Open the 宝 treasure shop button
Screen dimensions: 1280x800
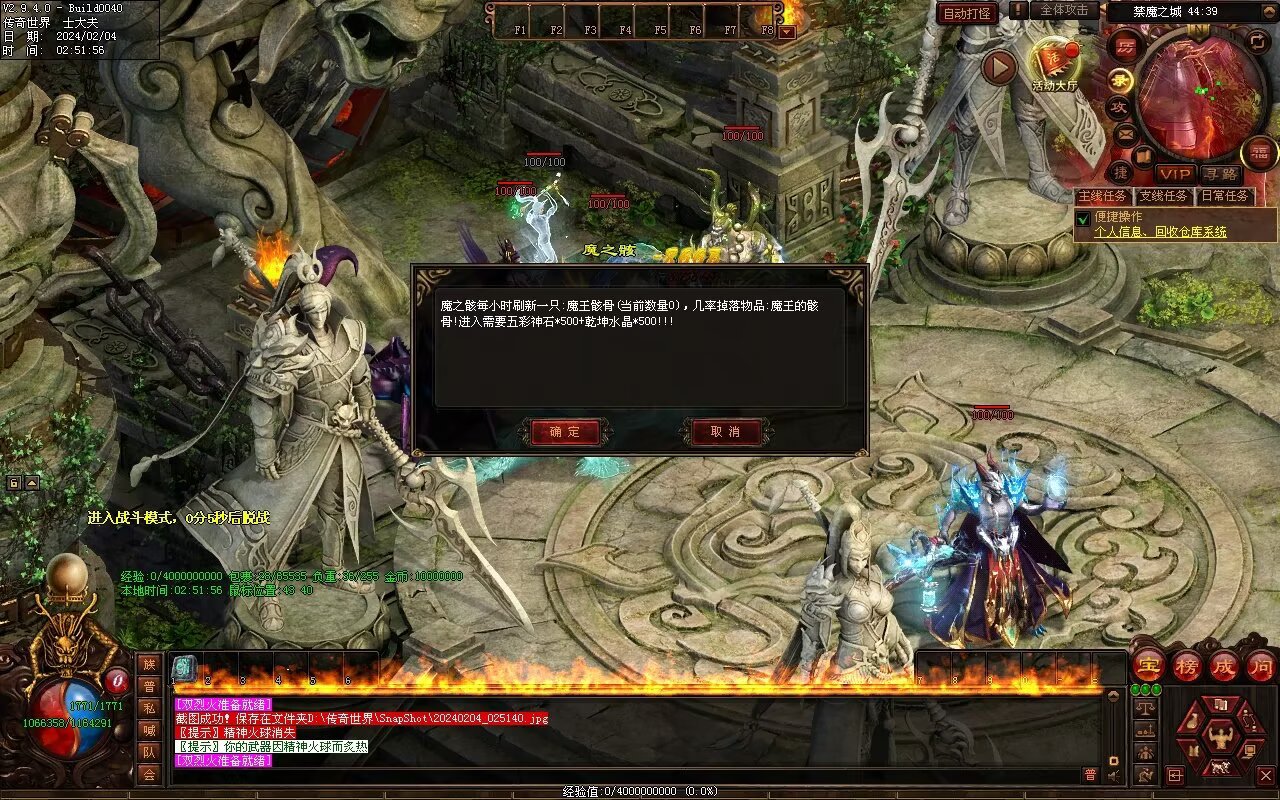point(1149,665)
